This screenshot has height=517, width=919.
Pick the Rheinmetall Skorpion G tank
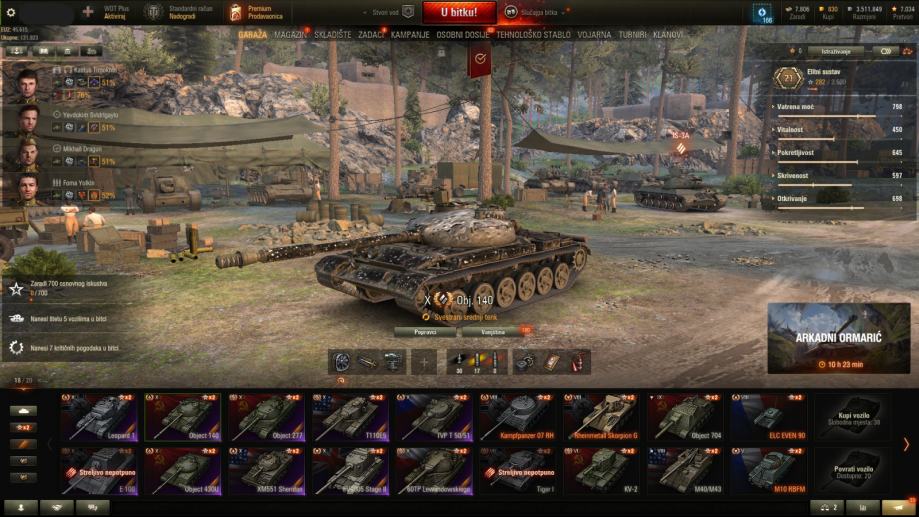coord(602,417)
